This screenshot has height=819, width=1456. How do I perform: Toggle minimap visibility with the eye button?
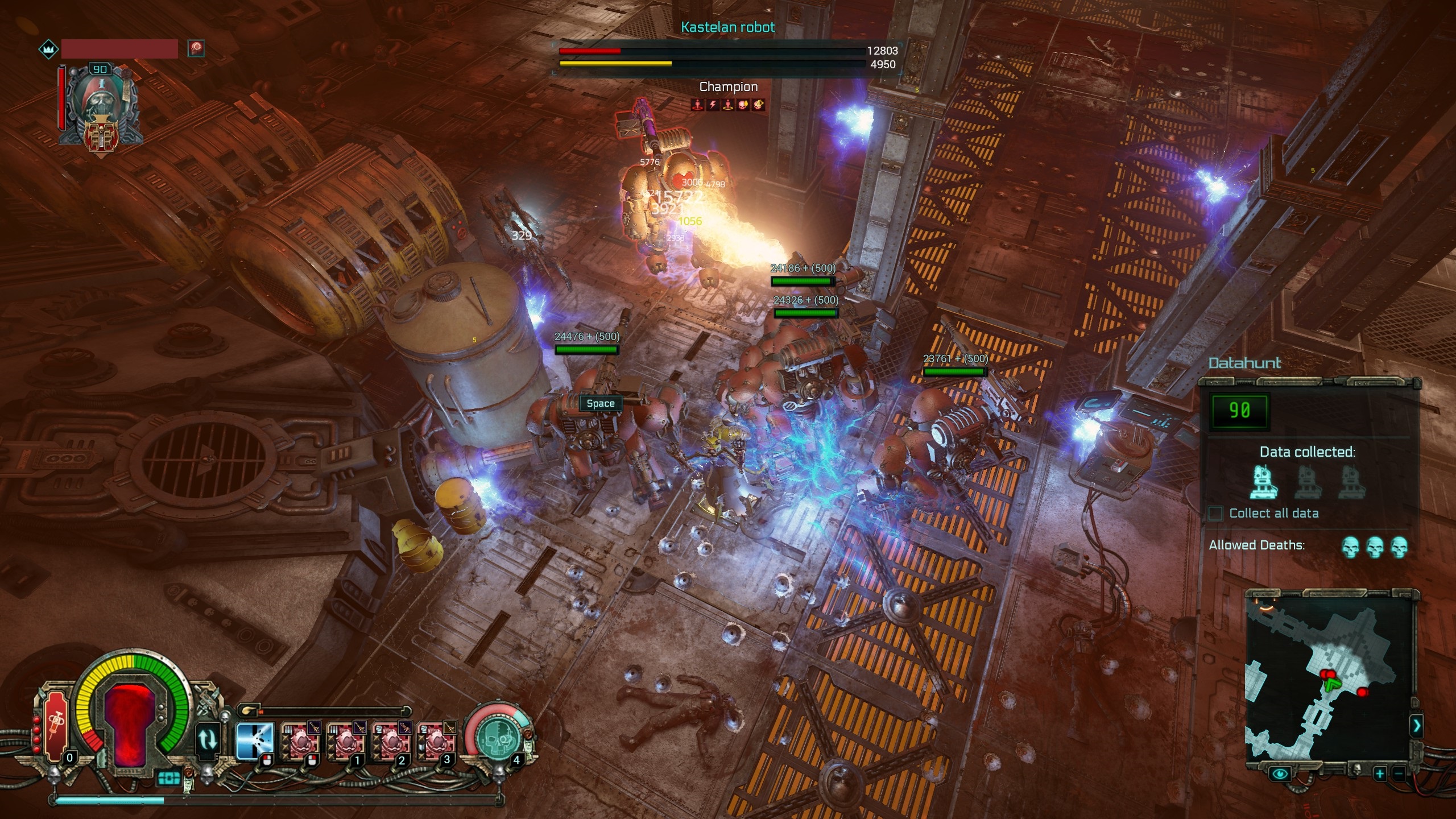(x=1280, y=773)
